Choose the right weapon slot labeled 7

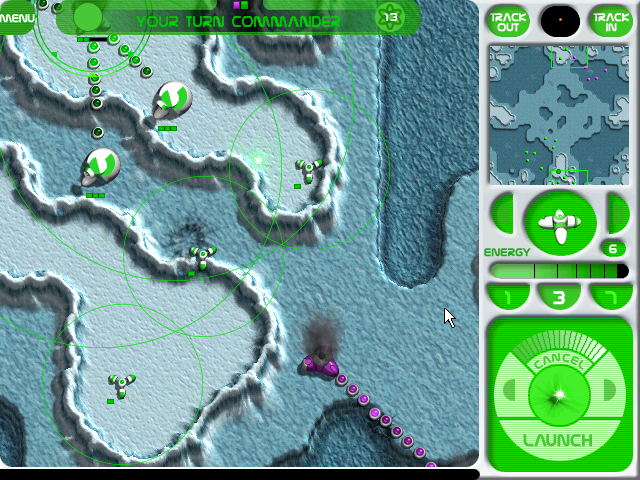[612, 297]
